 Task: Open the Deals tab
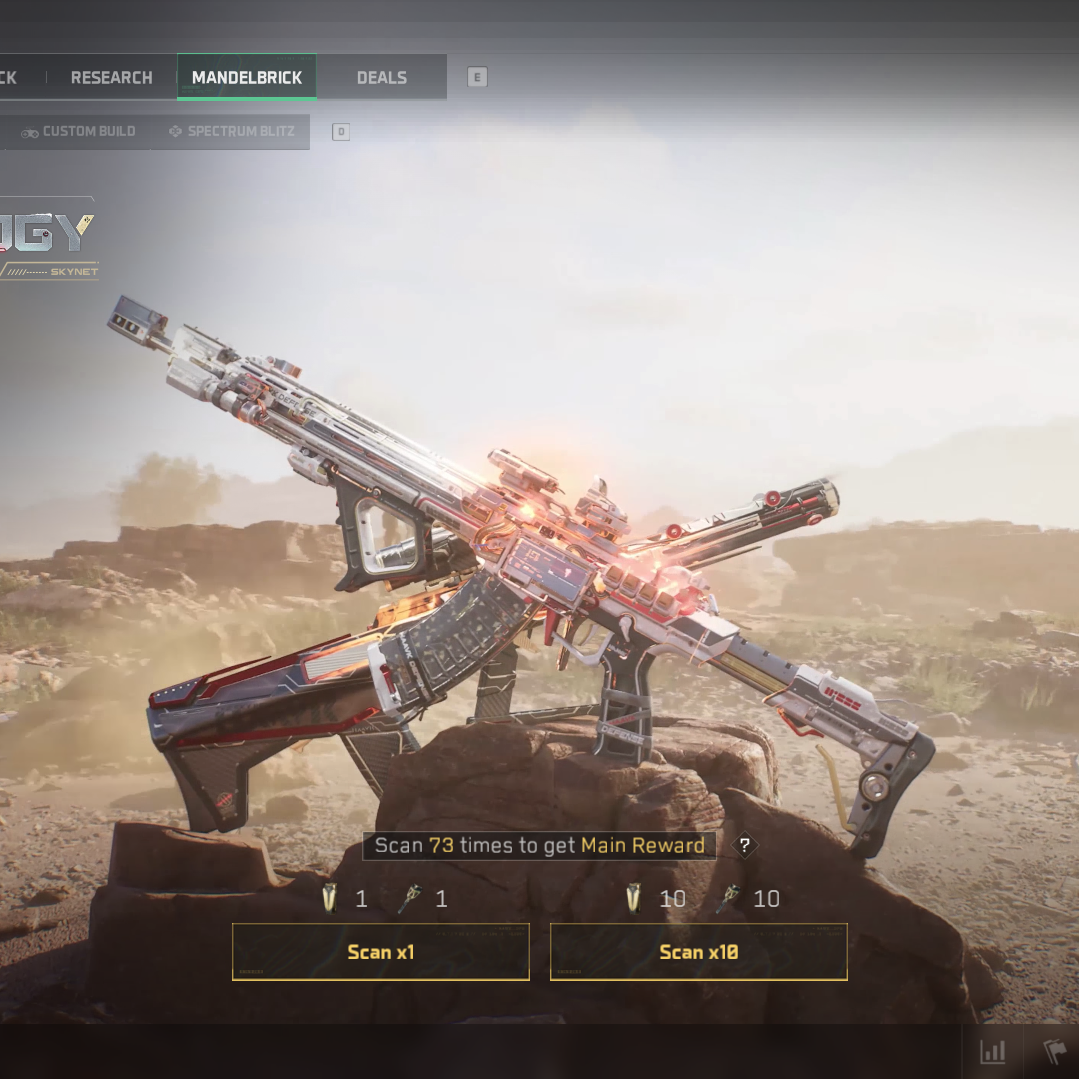(381, 78)
